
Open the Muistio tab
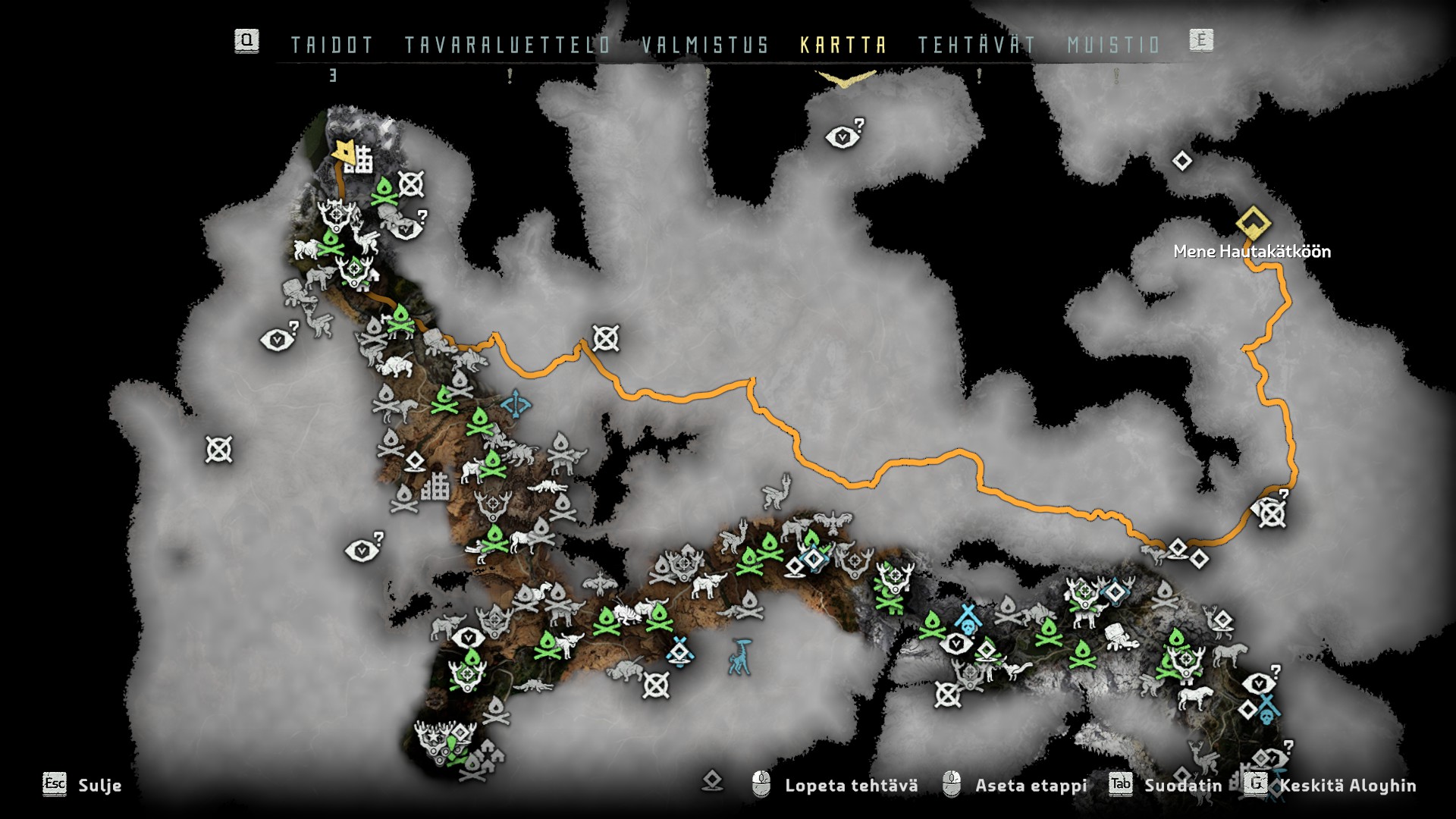coord(1113,45)
